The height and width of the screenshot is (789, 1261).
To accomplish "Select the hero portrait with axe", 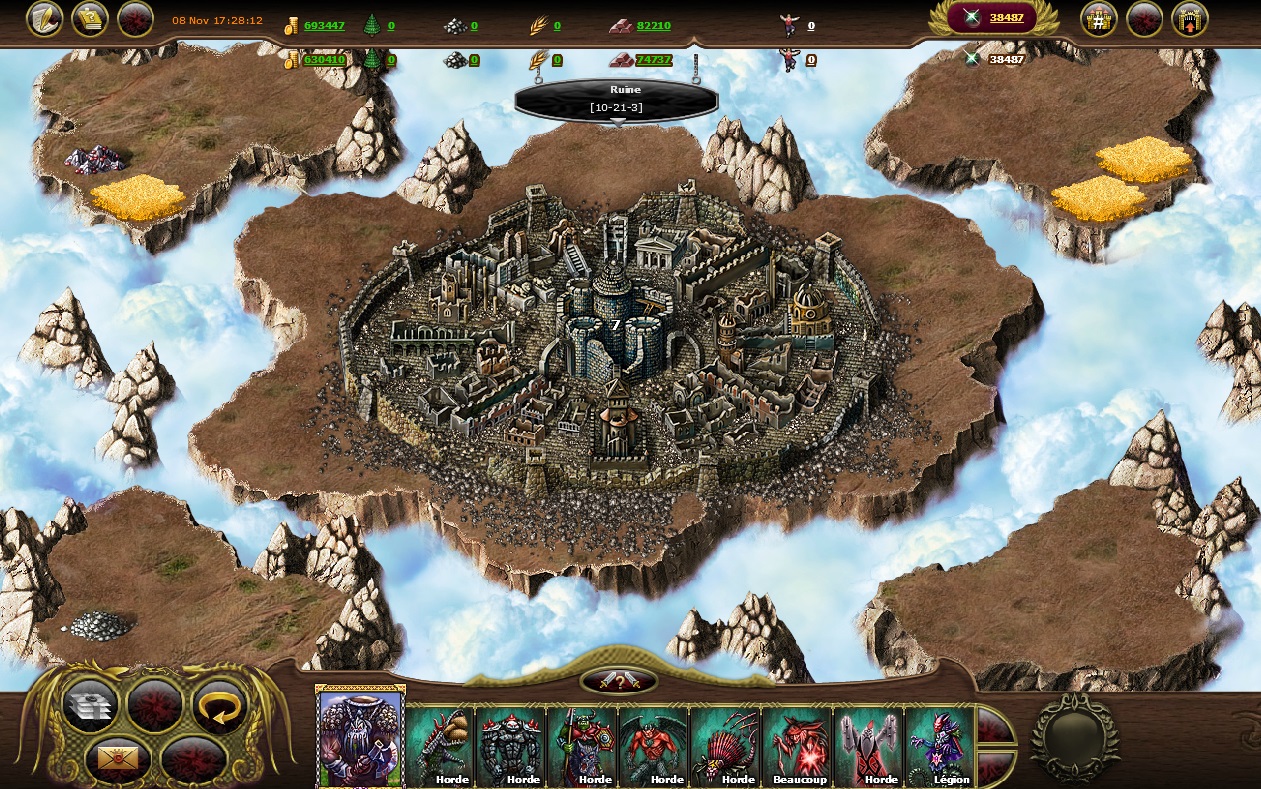I will pos(360,738).
